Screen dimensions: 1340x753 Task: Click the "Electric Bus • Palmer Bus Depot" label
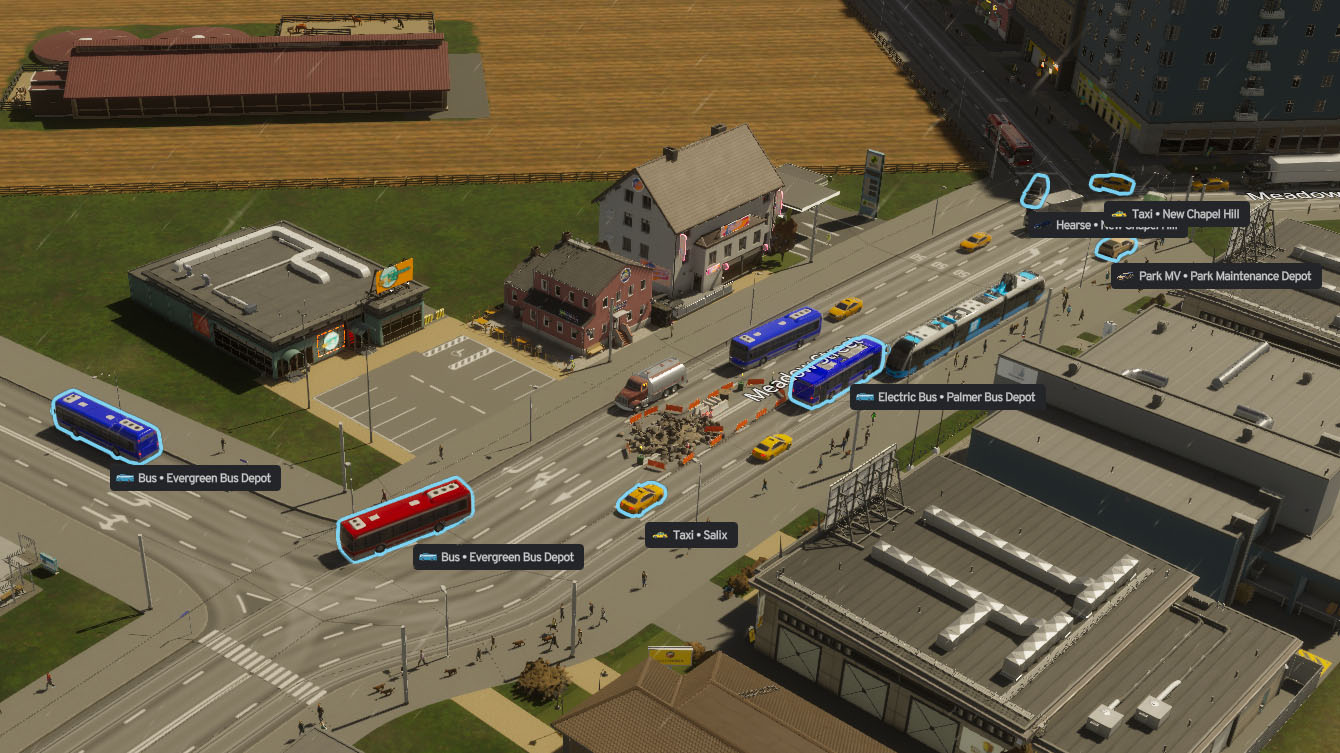tap(950, 396)
